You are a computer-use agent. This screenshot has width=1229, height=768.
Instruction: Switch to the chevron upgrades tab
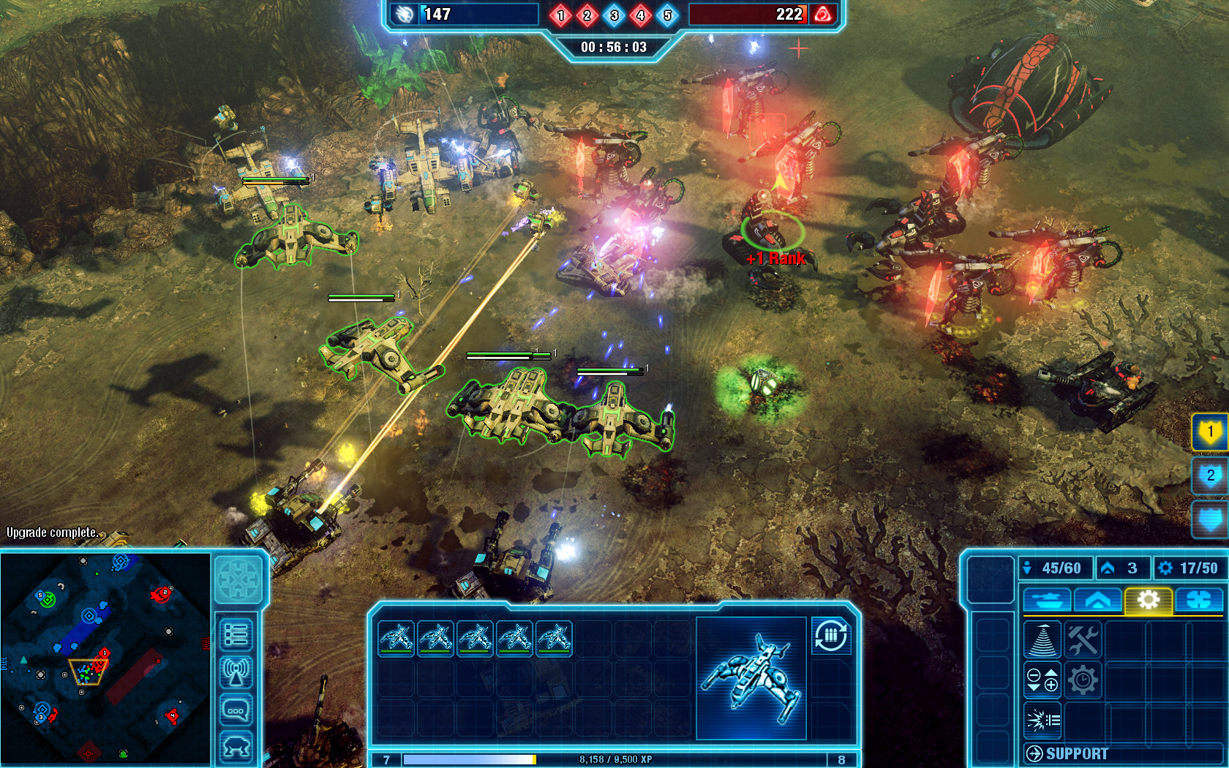[1097, 600]
